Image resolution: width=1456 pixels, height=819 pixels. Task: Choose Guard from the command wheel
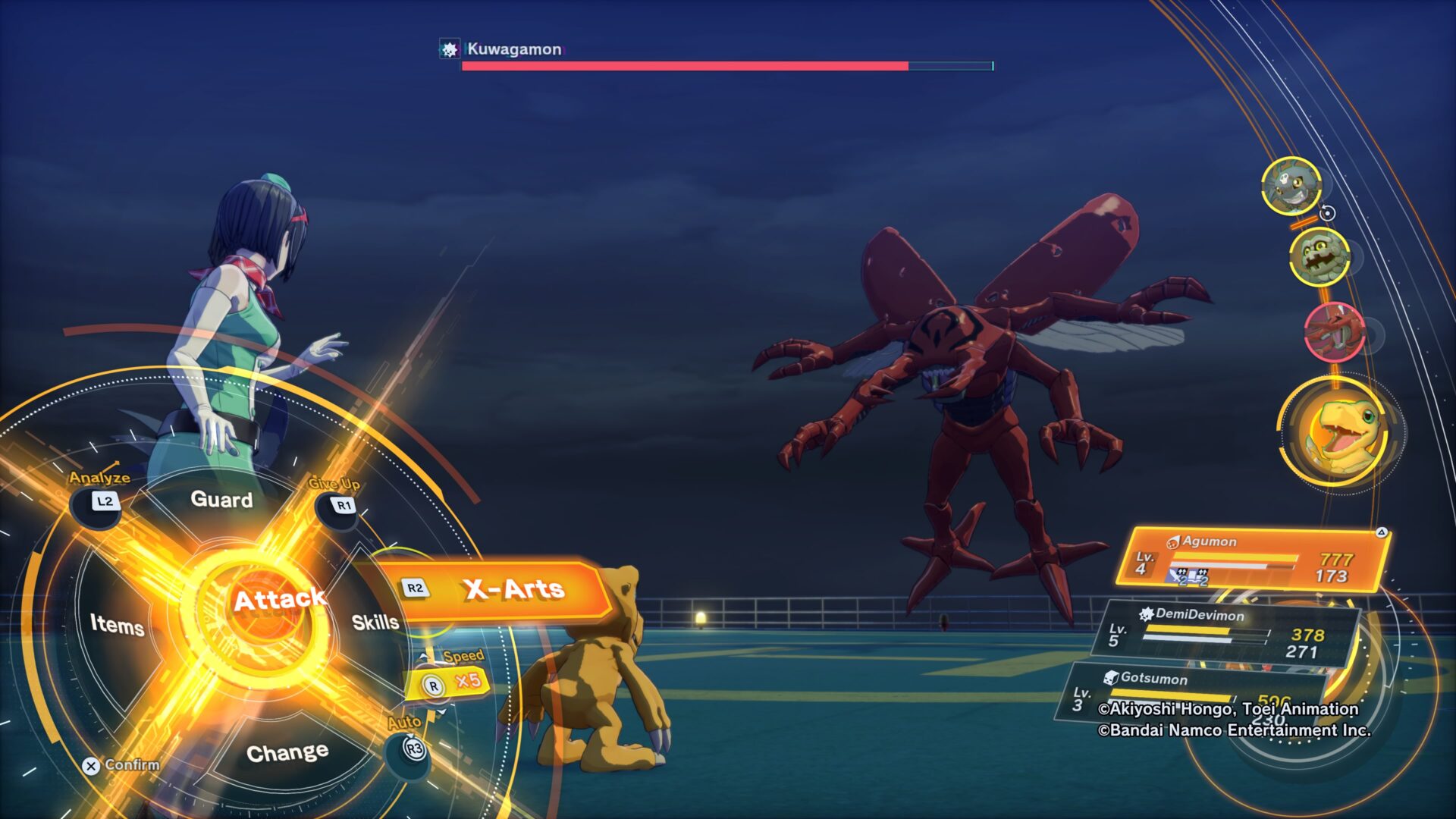[221, 500]
